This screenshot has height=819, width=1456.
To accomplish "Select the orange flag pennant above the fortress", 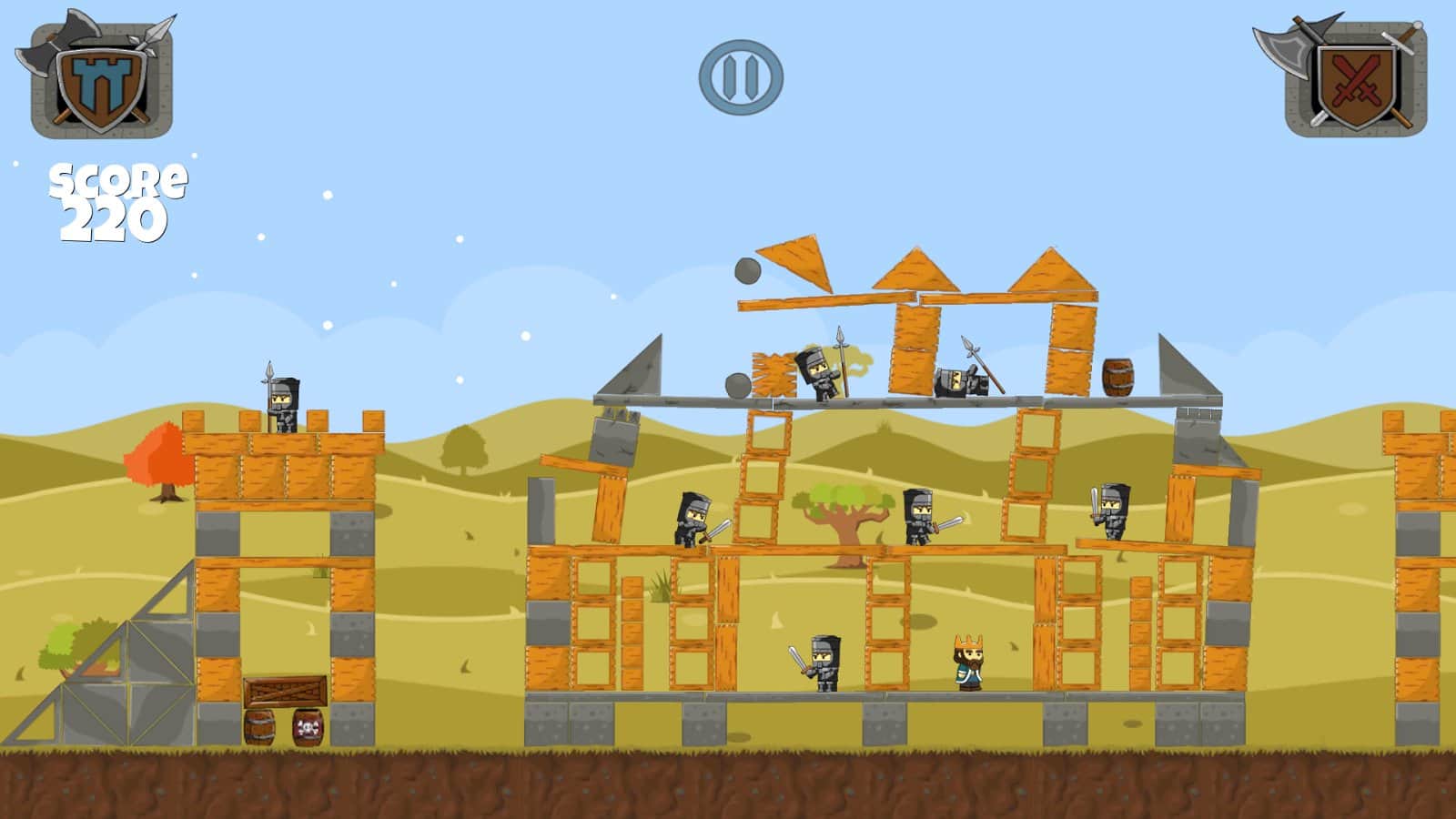I will coord(794,261).
